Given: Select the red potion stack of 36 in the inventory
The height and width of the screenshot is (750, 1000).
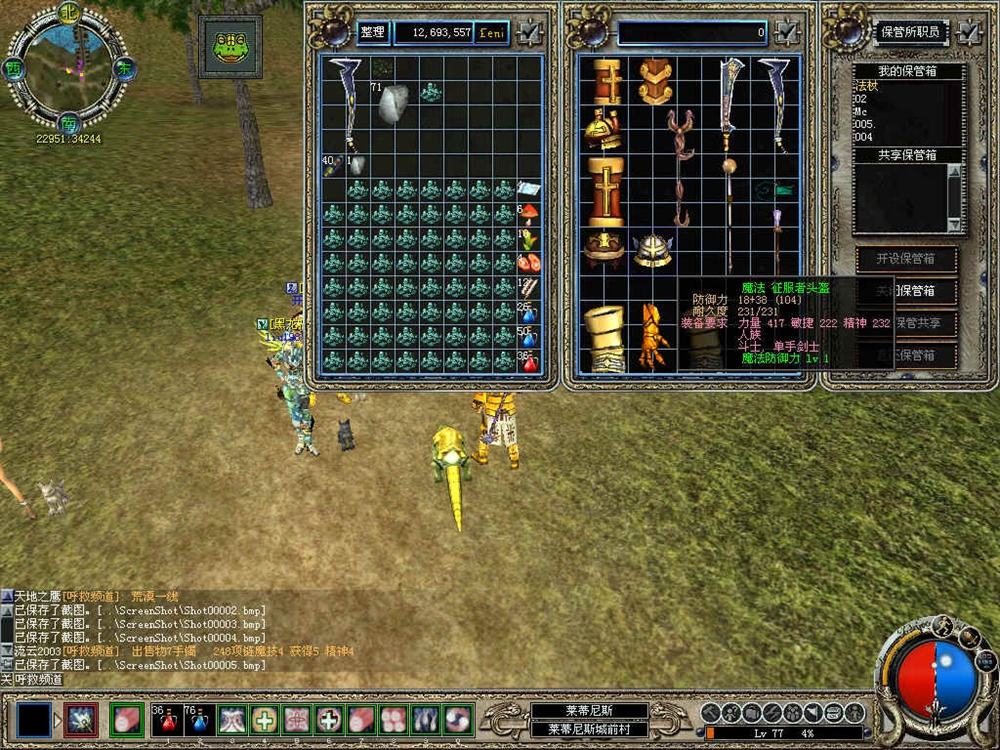Looking at the screenshot, I should (528, 361).
